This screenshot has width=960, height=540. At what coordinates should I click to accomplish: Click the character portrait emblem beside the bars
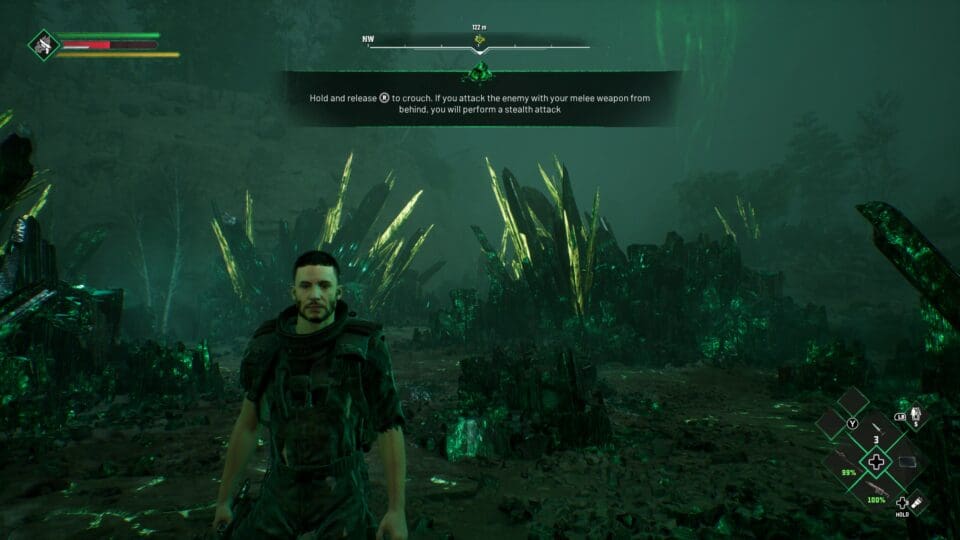(x=43, y=44)
